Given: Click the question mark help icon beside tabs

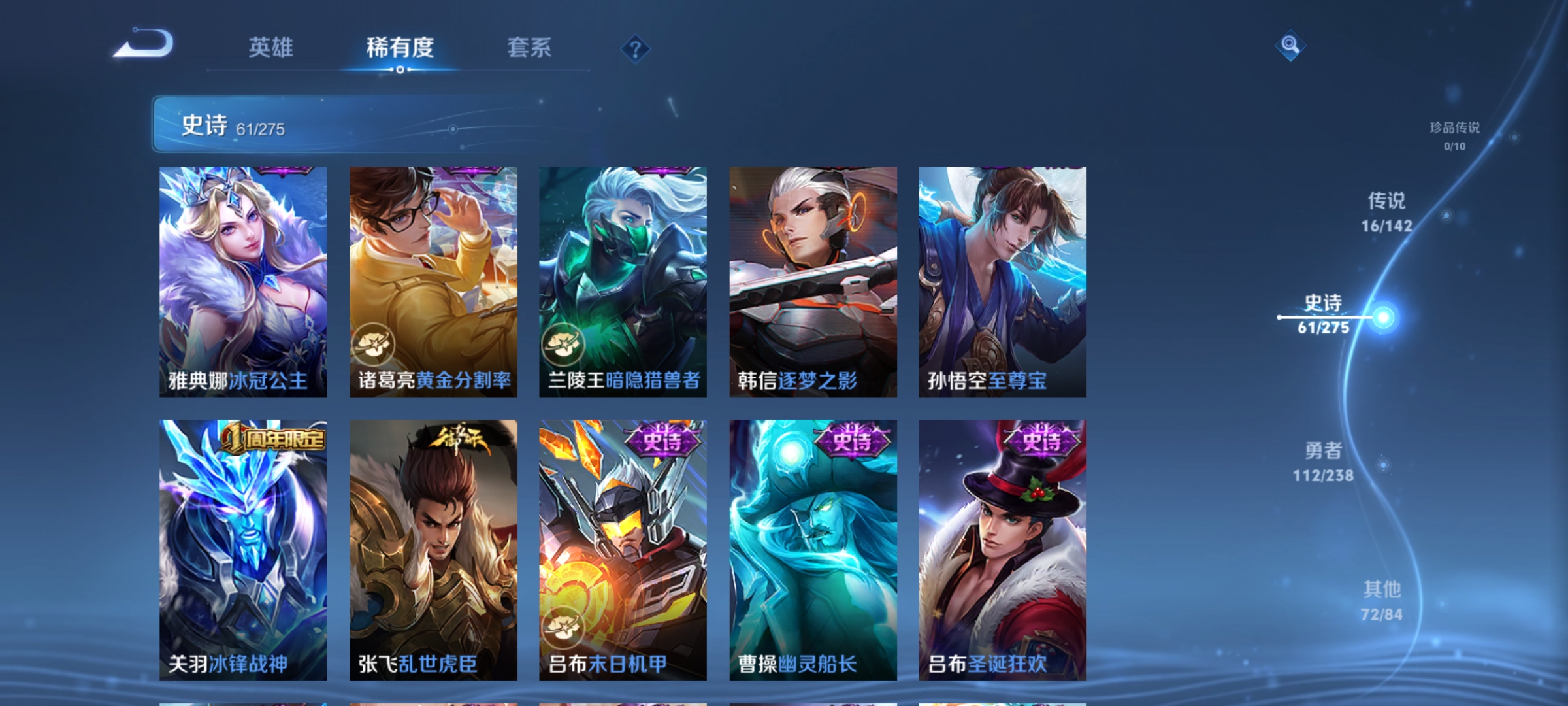Looking at the screenshot, I should (636, 46).
